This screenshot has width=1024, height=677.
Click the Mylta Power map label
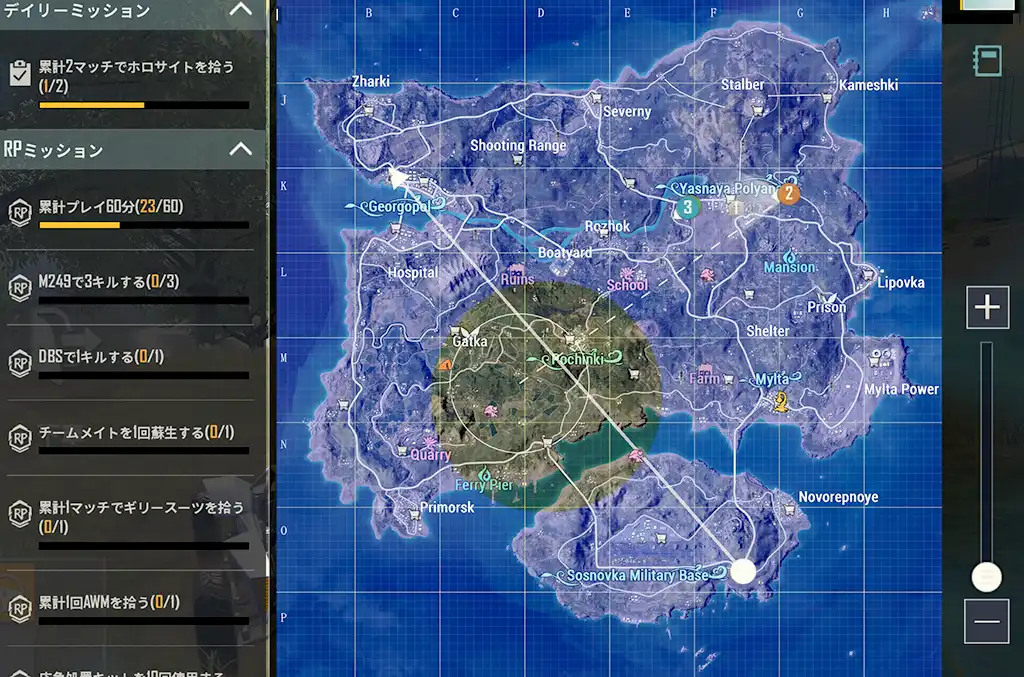click(901, 389)
